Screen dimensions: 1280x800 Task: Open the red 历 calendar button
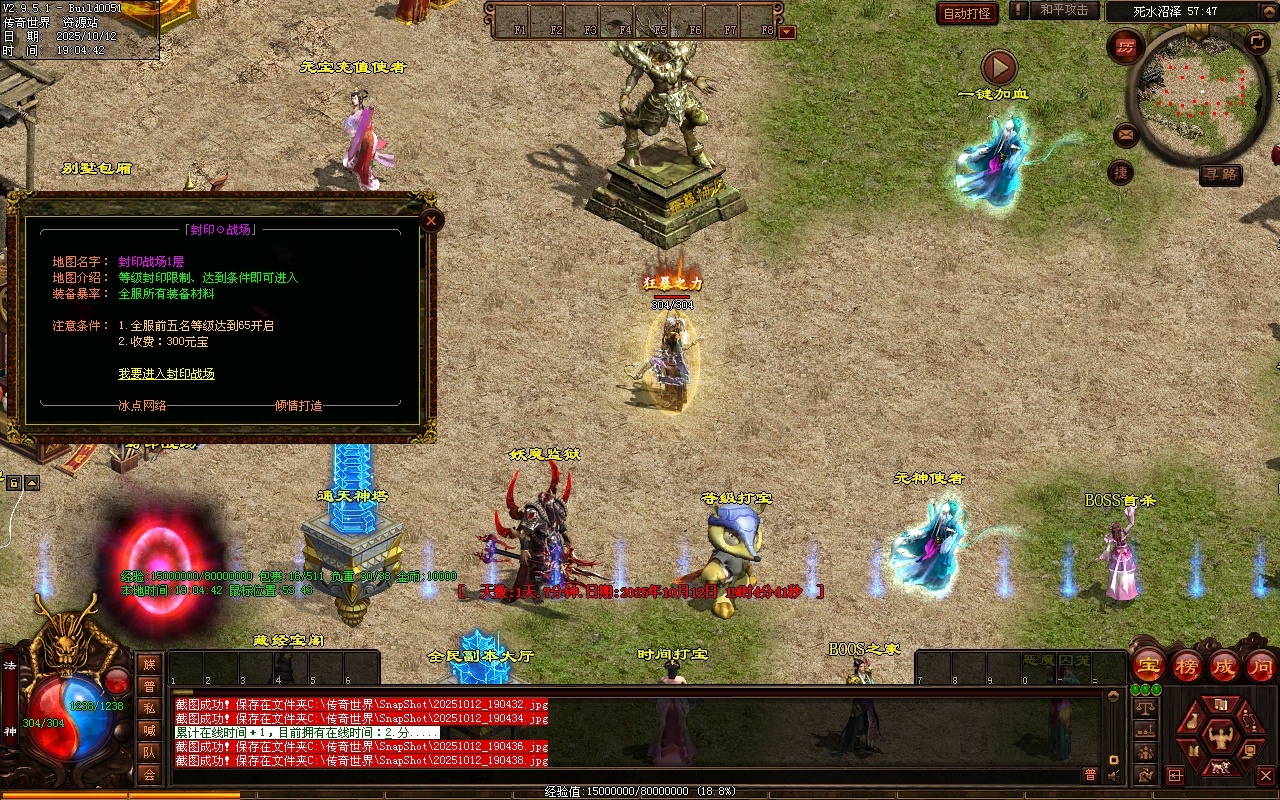(x=1126, y=47)
